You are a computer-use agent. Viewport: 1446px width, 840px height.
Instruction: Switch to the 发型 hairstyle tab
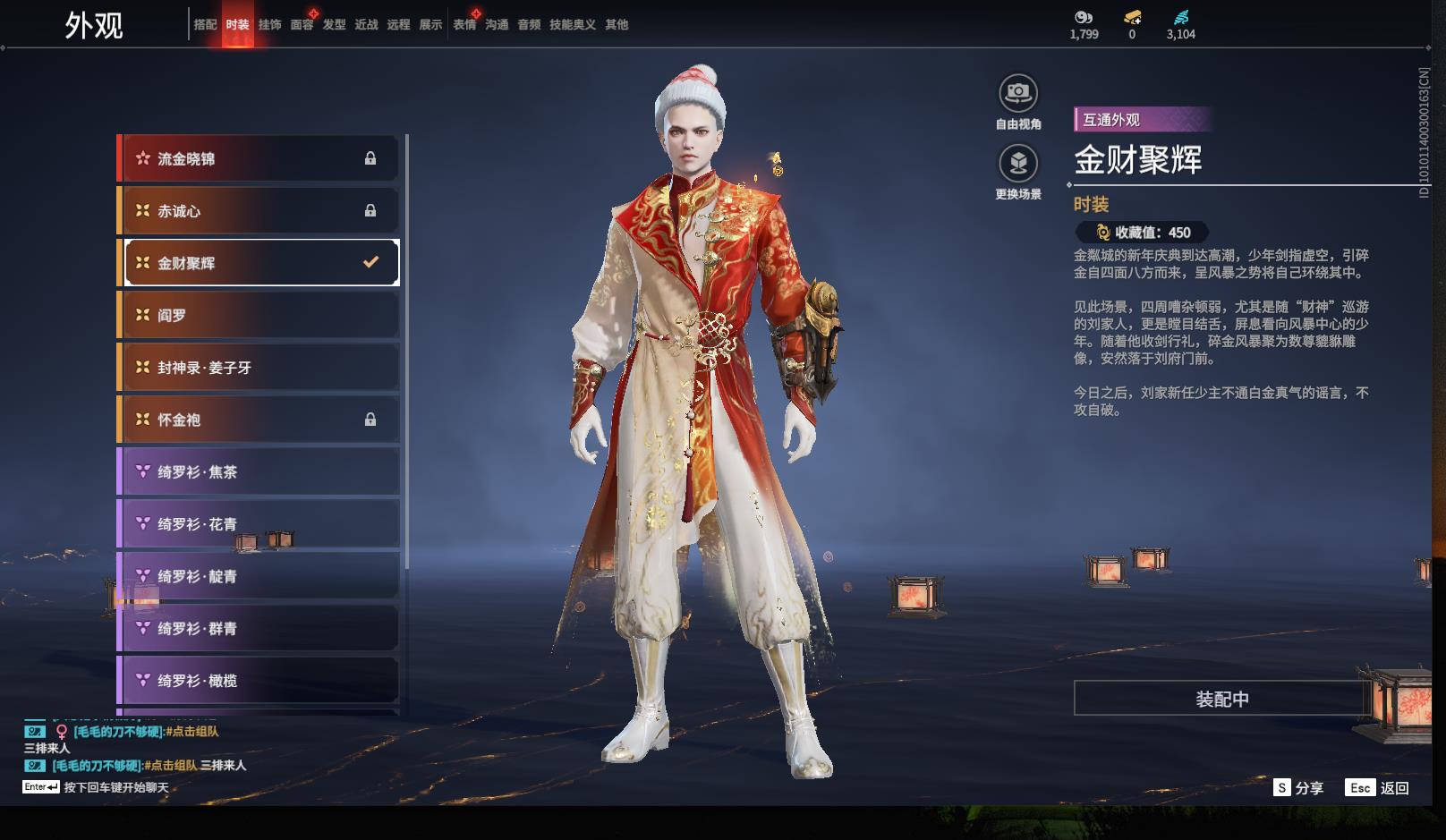pyautogui.click(x=334, y=25)
